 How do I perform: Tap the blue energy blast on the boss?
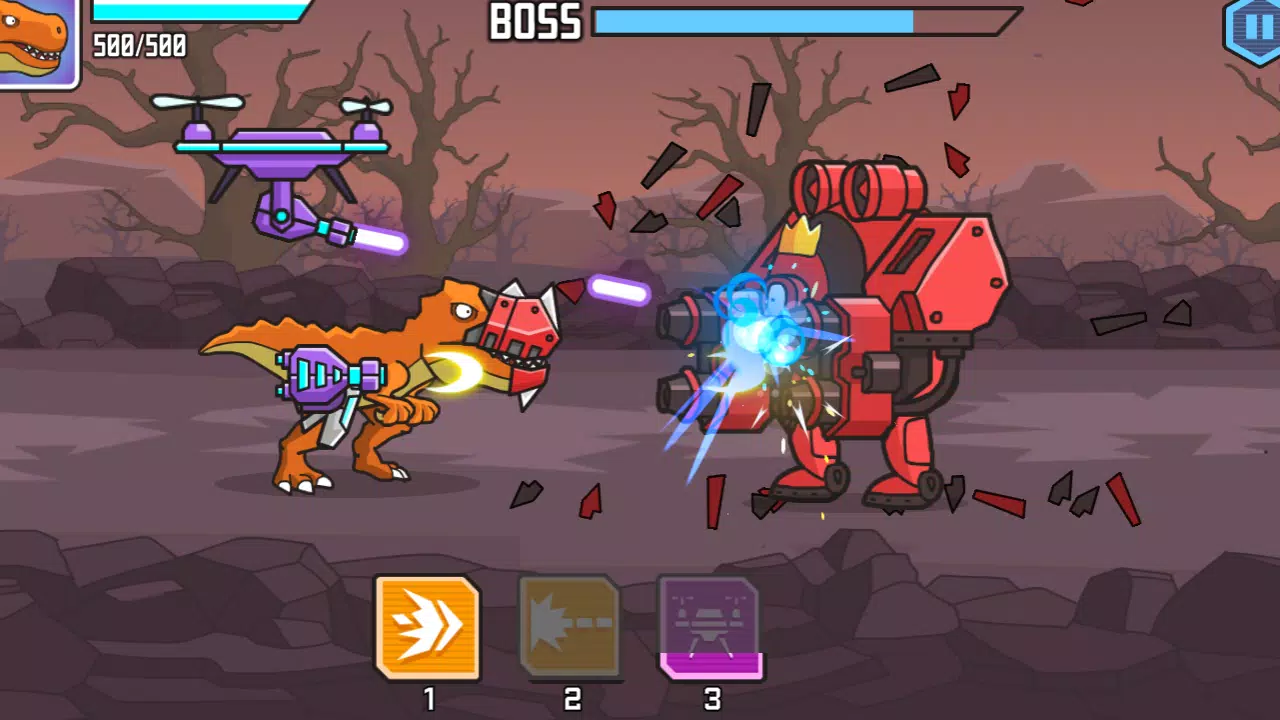(x=760, y=330)
